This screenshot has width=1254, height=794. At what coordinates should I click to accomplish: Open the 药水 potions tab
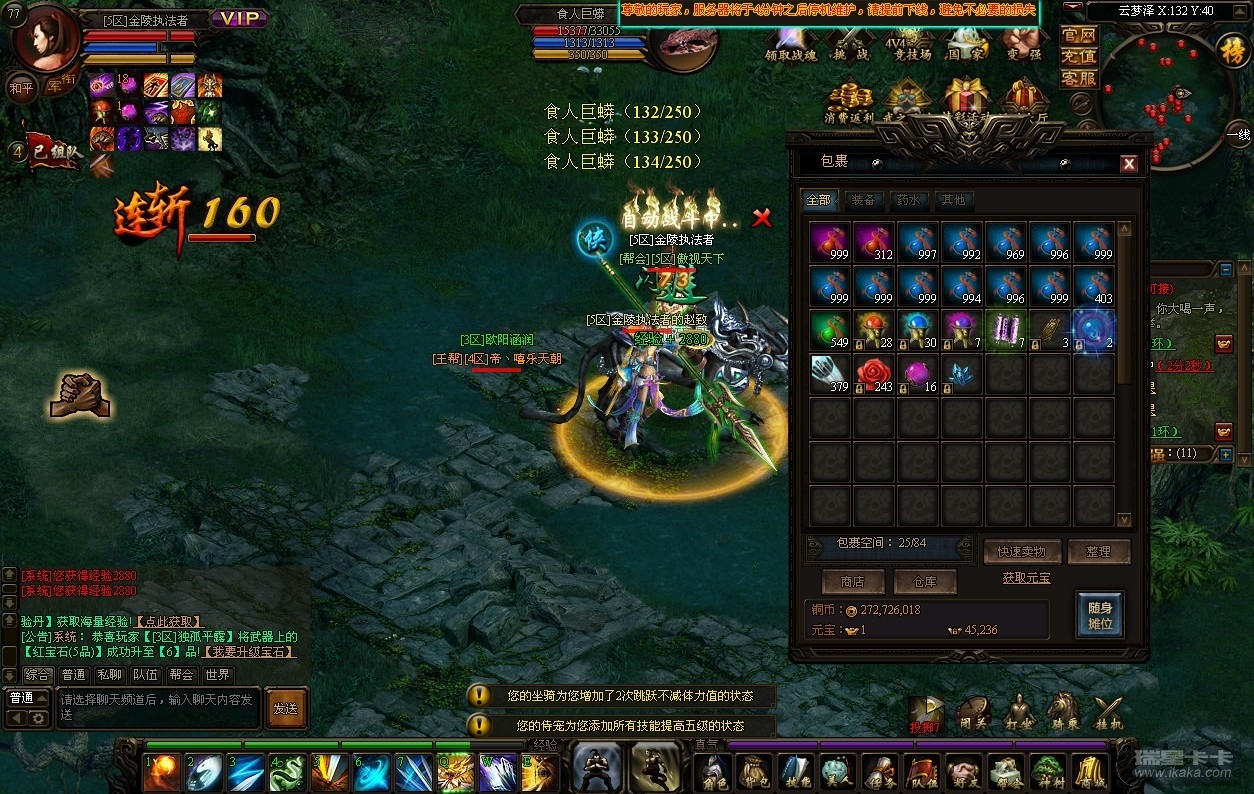[908, 200]
